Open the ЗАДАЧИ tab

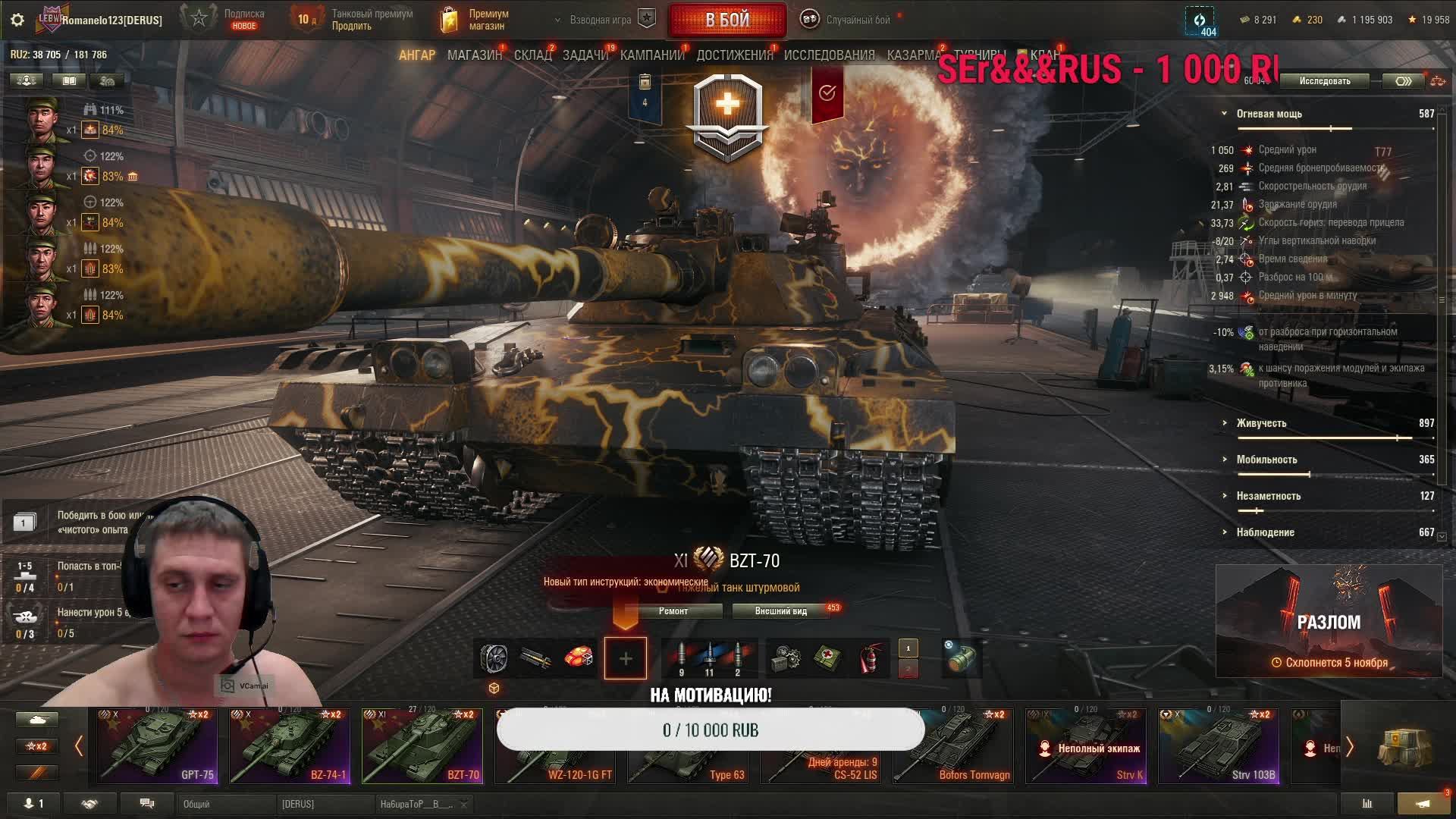pyautogui.click(x=585, y=55)
